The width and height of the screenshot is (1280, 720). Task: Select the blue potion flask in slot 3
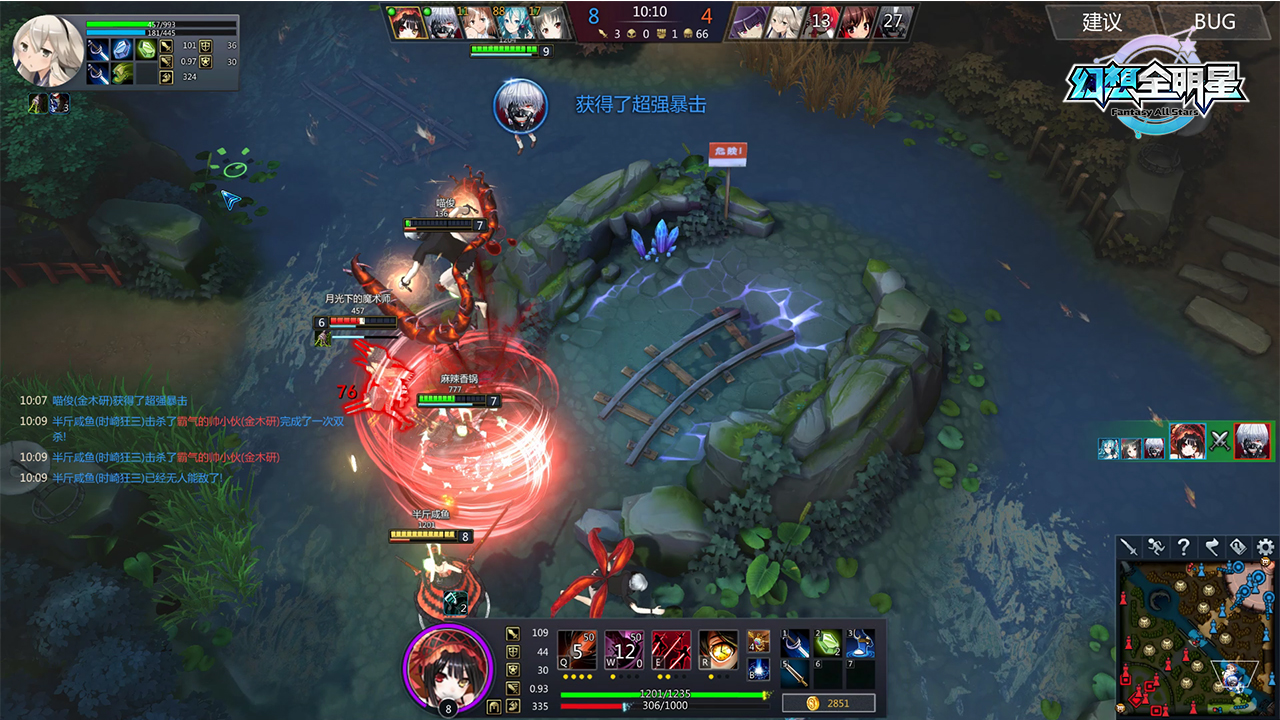pos(860,644)
